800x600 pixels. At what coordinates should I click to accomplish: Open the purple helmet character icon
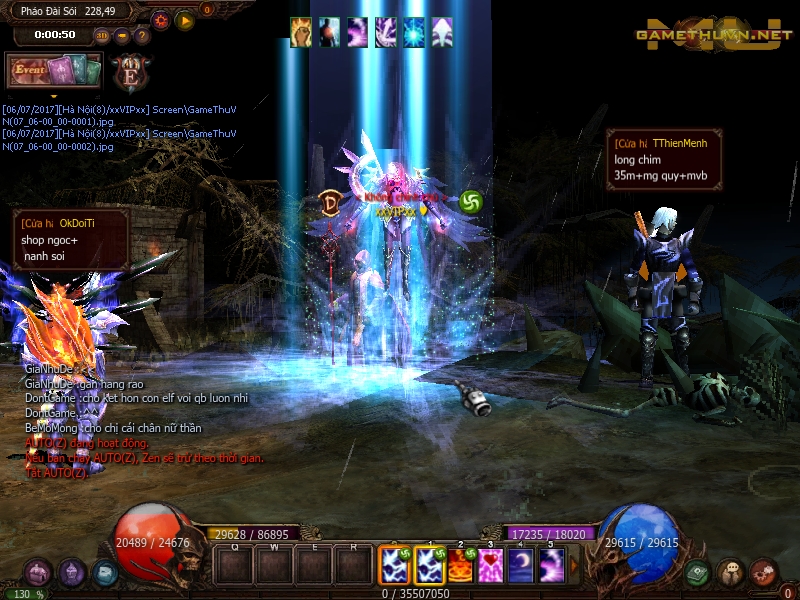[71, 573]
